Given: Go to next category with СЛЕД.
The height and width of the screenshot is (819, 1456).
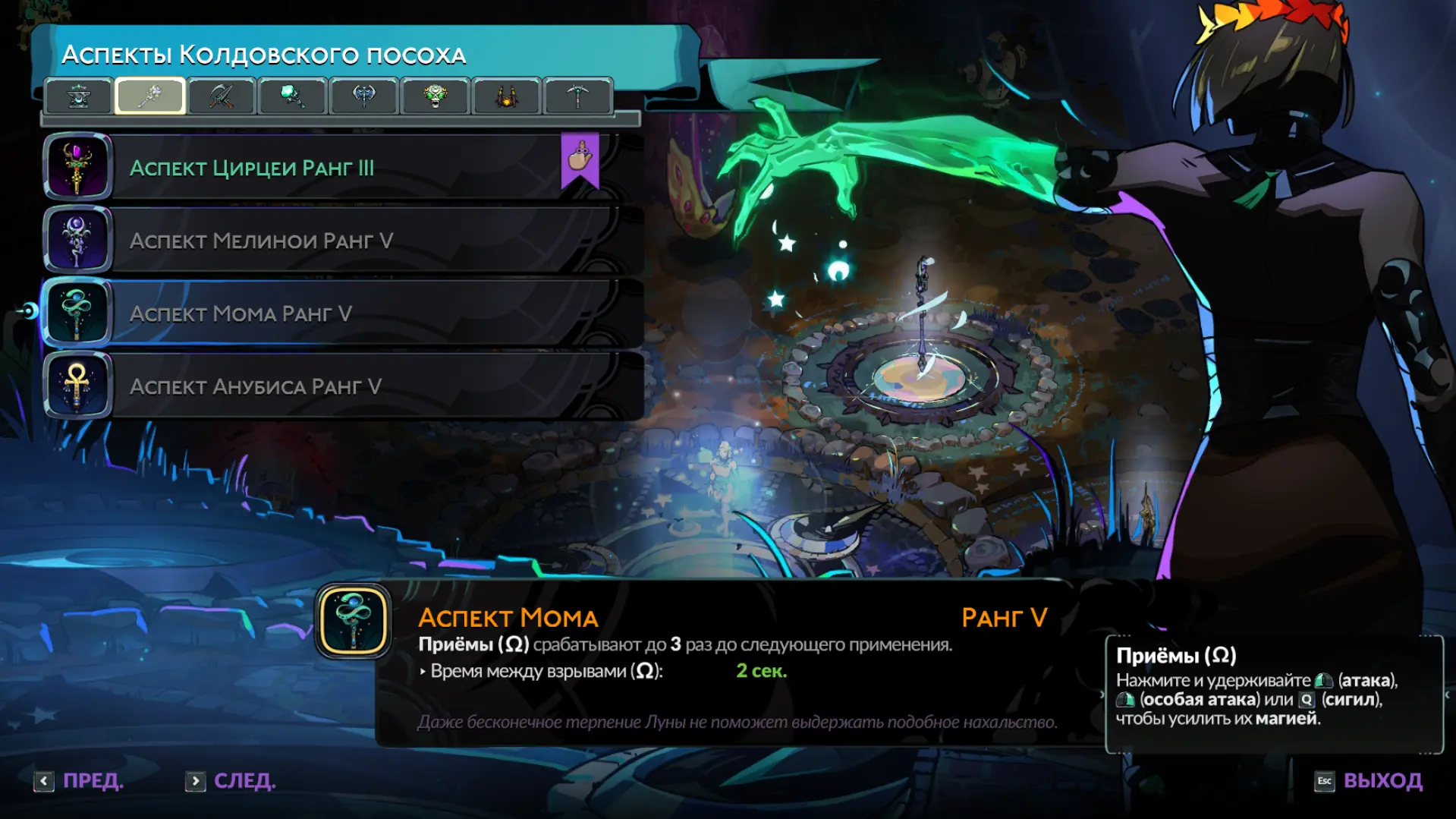Looking at the screenshot, I should point(231,781).
